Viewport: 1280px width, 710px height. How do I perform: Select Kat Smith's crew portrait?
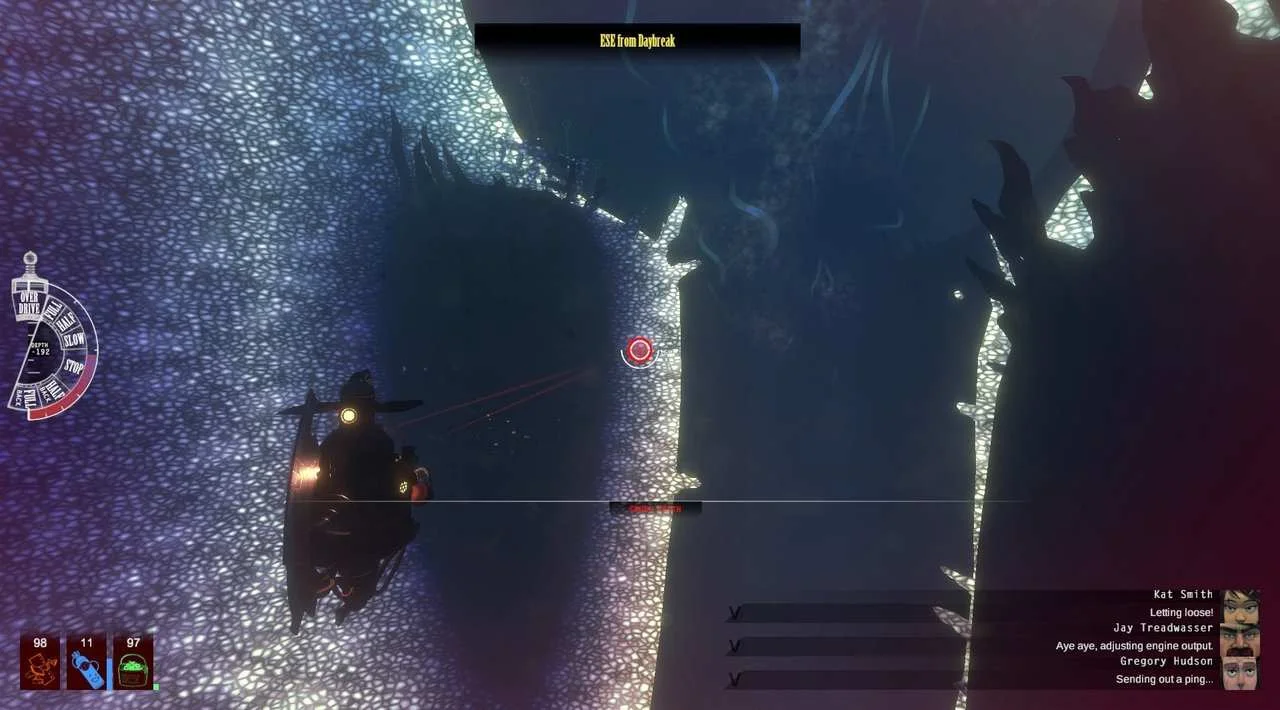click(1240, 606)
